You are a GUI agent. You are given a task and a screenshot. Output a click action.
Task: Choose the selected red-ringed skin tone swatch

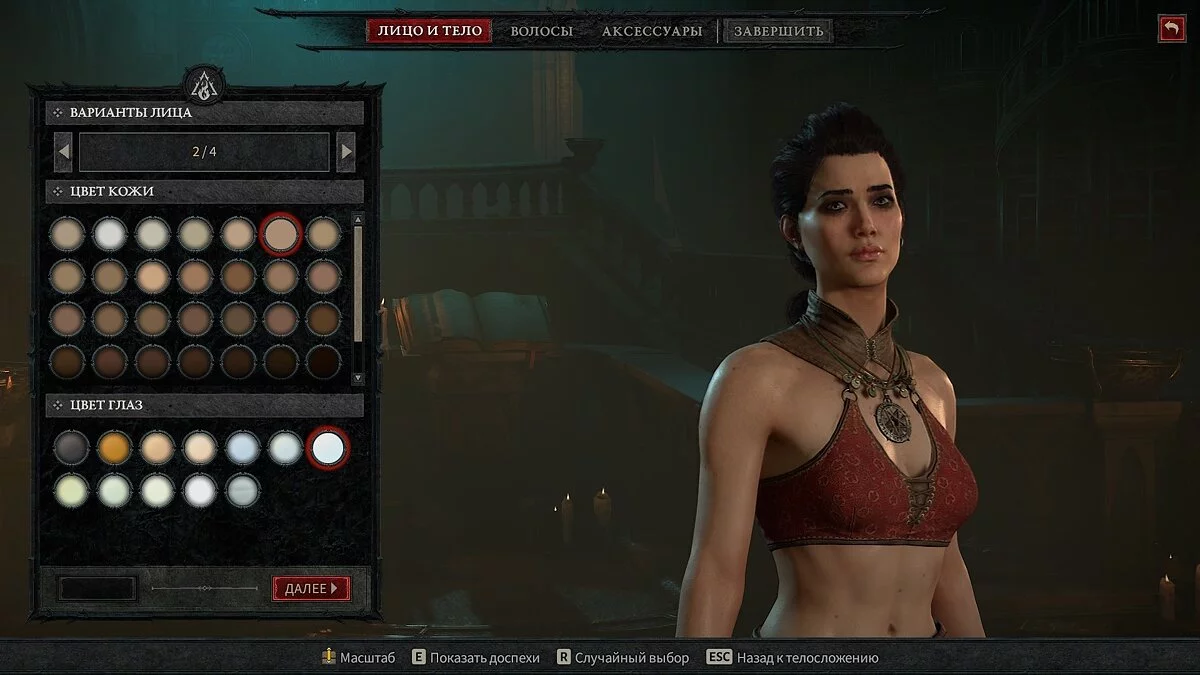tap(280, 234)
